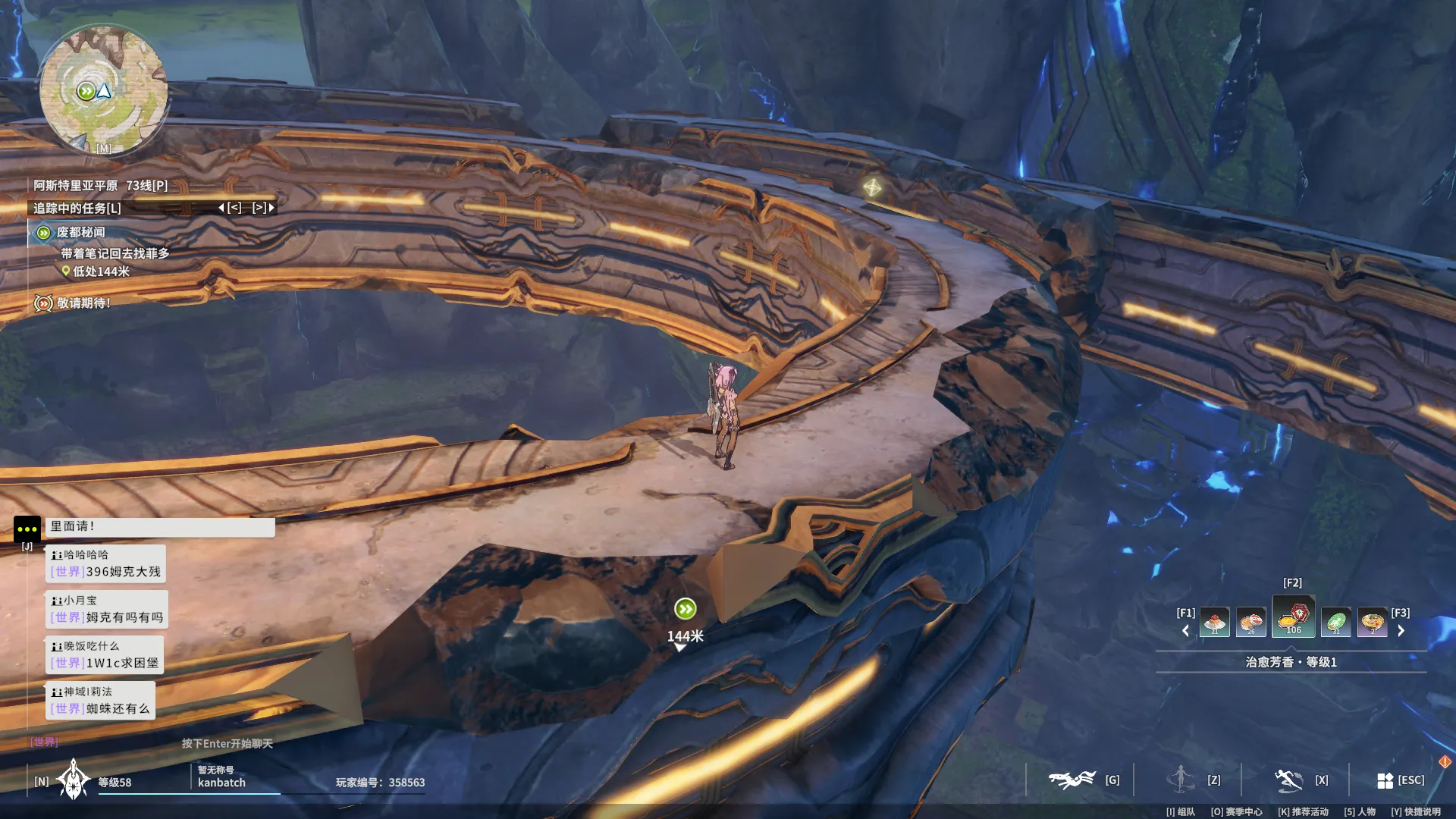The image size is (1456, 819).
Task: Click the chat input field to start chatting
Action: [x=227, y=743]
